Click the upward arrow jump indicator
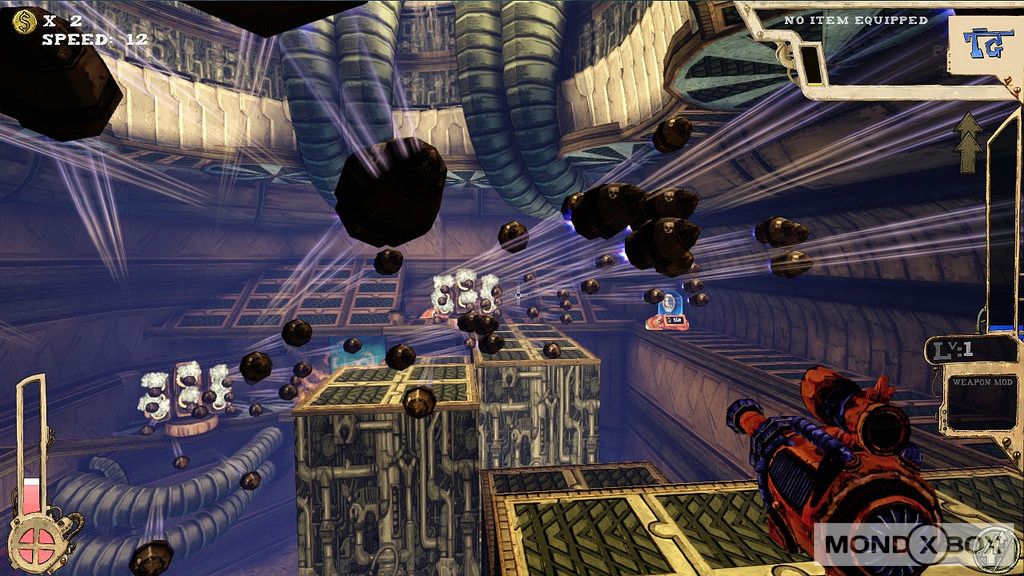Viewport: 1024px width, 576px height. tap(968, 142)
